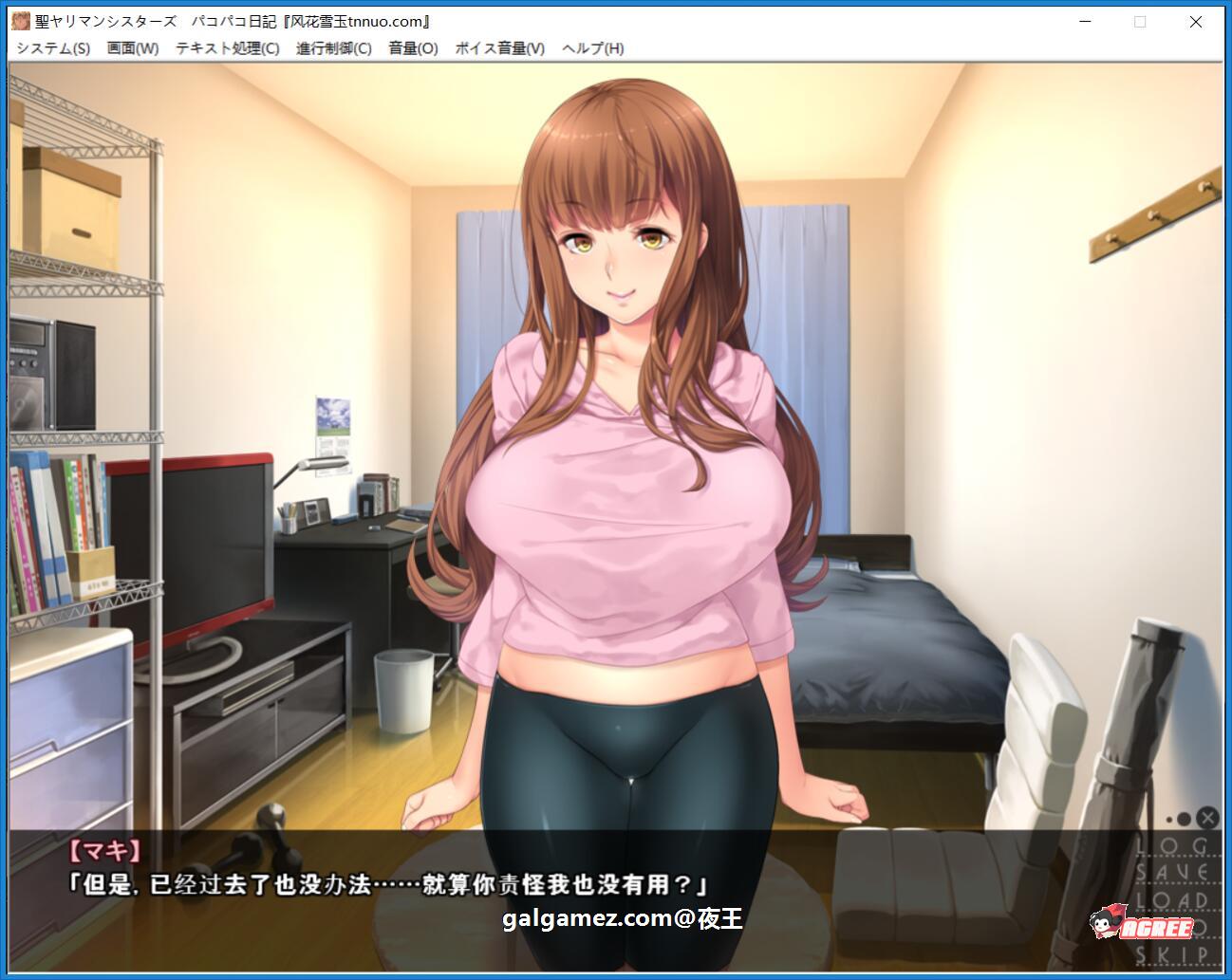Open the ヘルプ(H) help menu
1232x980 pixels.
593,47
